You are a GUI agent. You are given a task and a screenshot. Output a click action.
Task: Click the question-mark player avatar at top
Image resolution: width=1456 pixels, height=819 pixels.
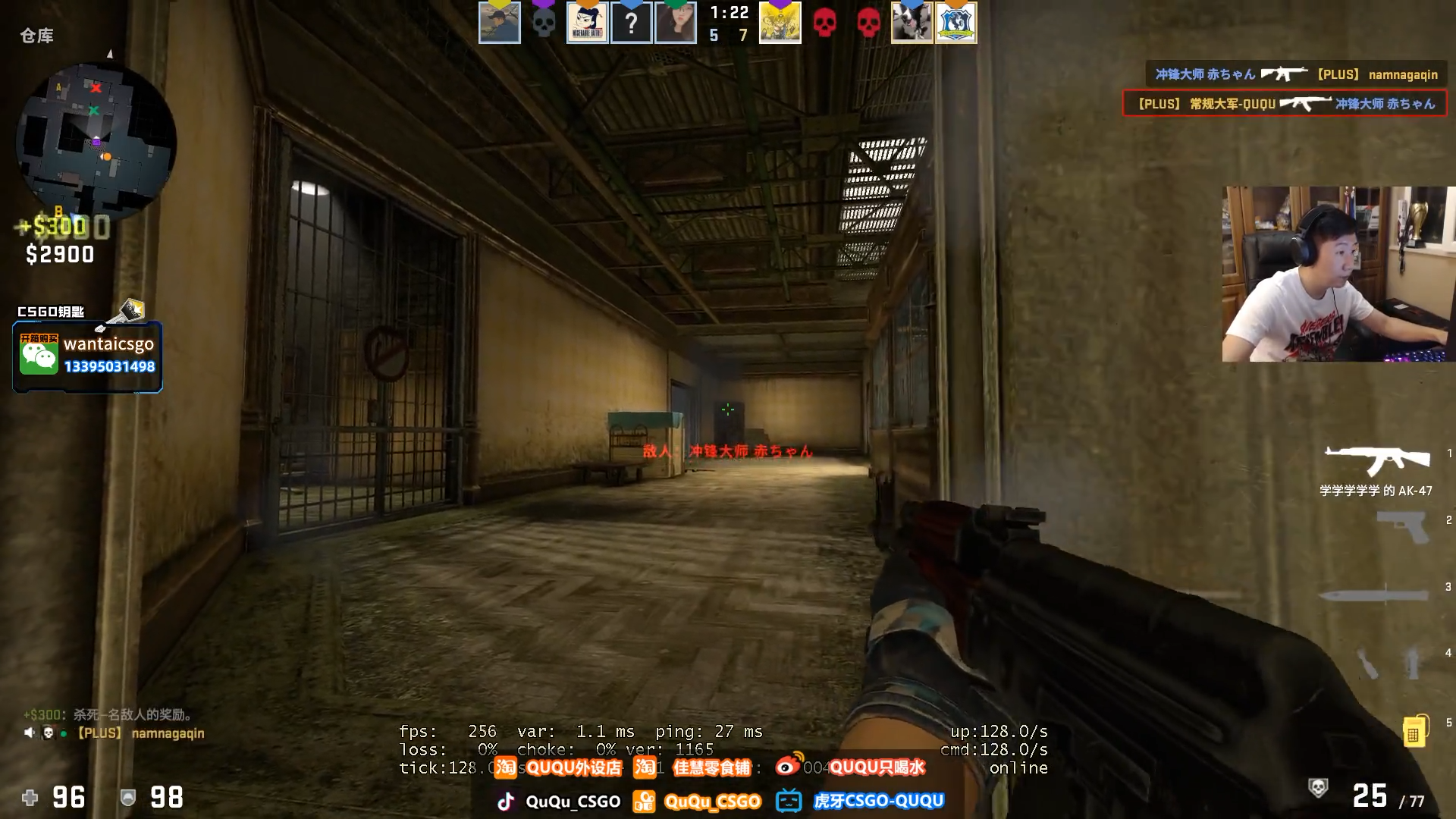click(630, 21)
